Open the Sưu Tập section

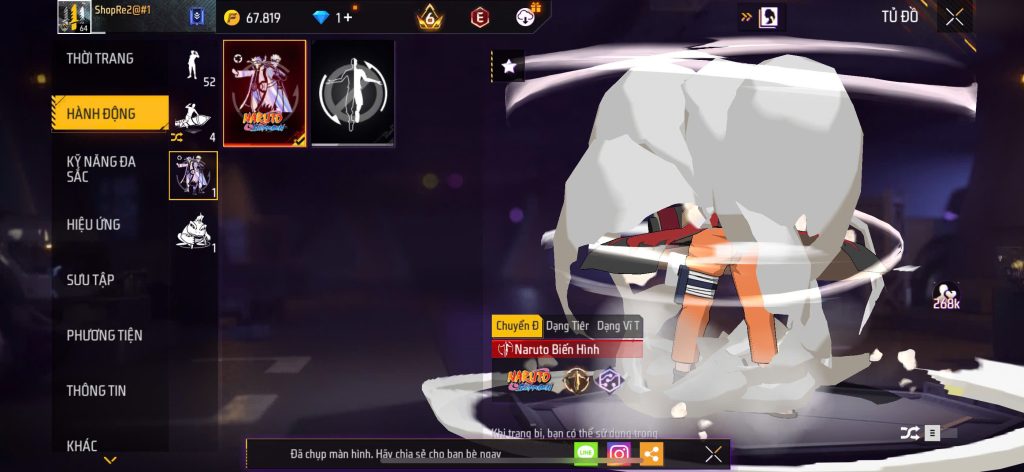point(90,279)
